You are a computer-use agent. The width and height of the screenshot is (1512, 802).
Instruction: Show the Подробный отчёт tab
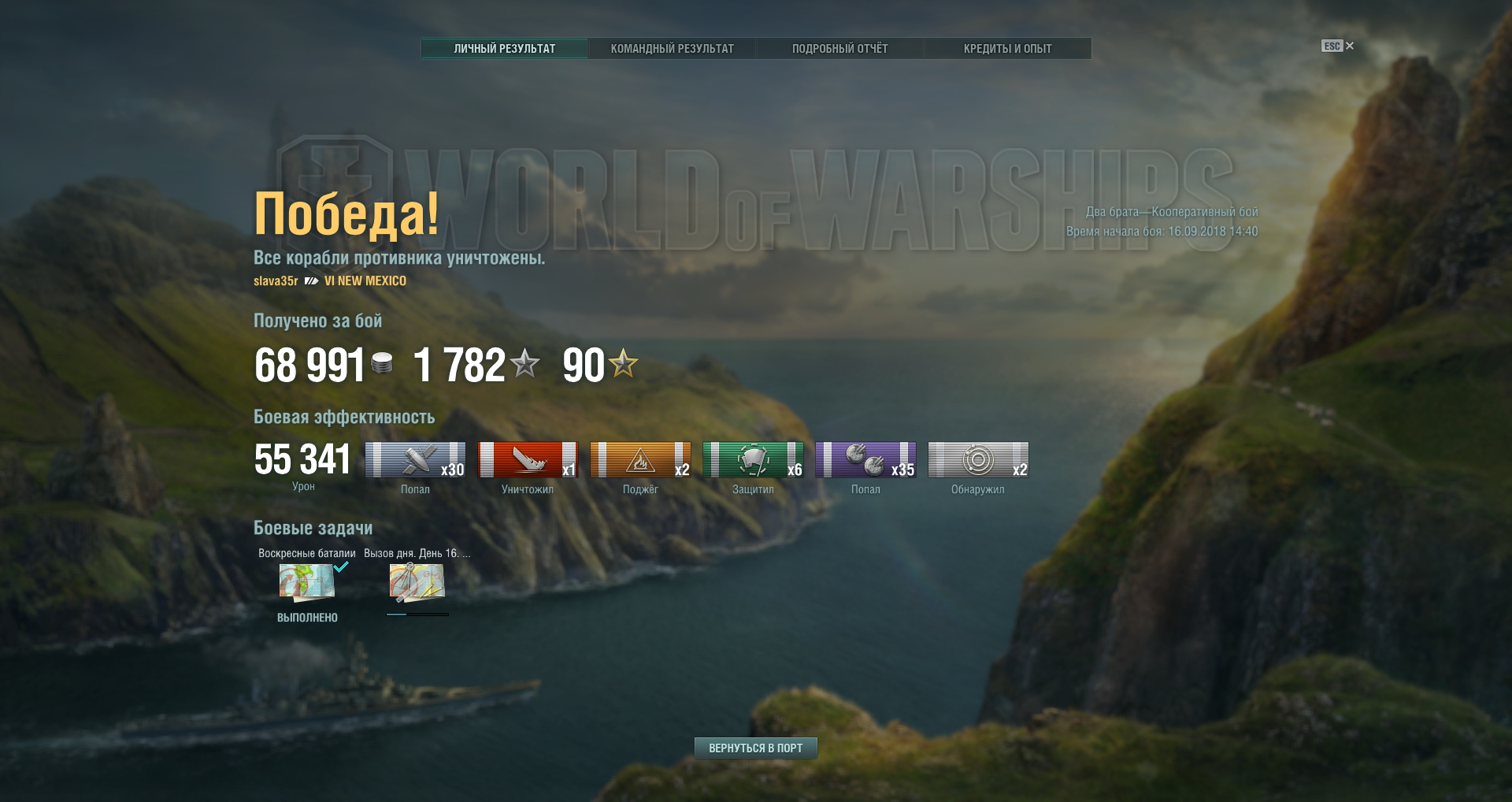(839, 49)
